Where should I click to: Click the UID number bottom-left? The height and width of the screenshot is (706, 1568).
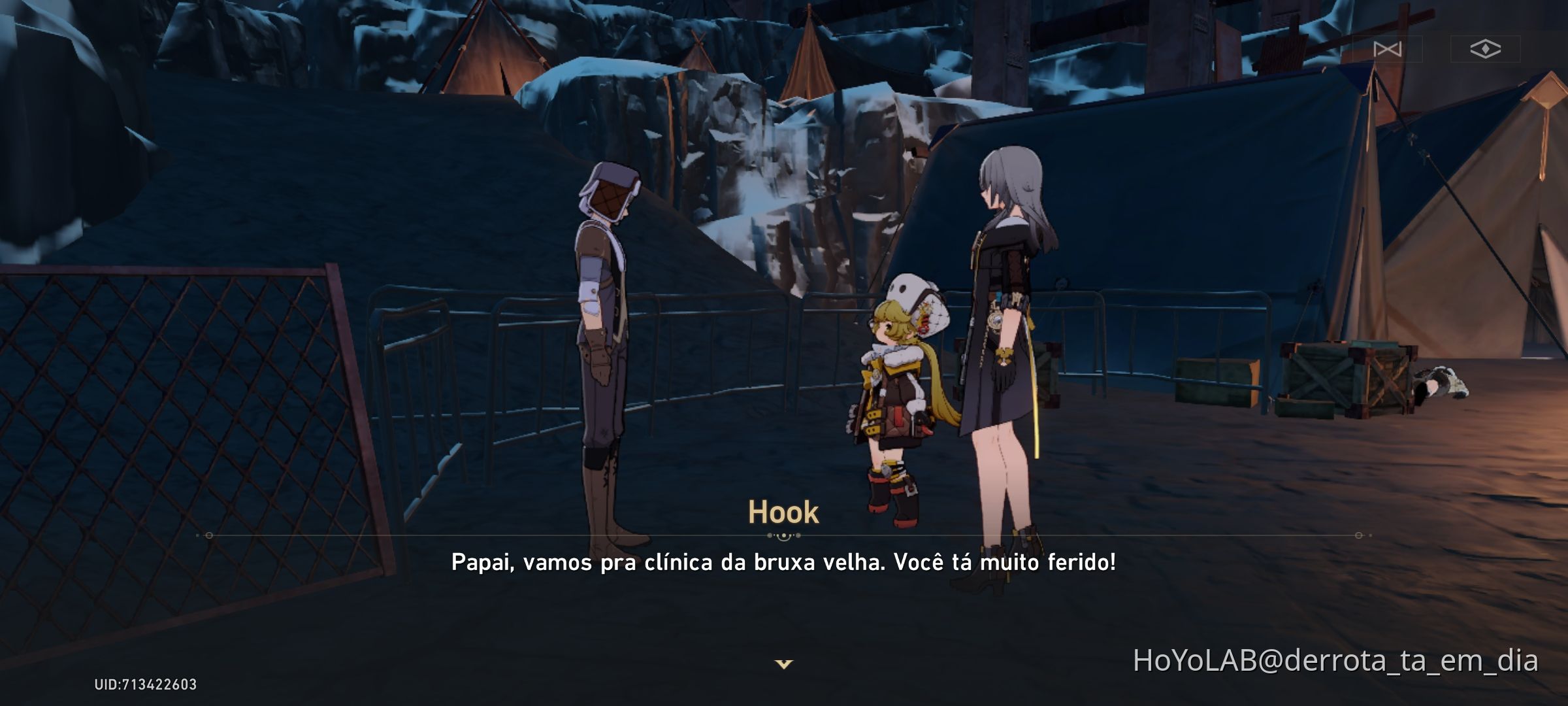[144, 685]
